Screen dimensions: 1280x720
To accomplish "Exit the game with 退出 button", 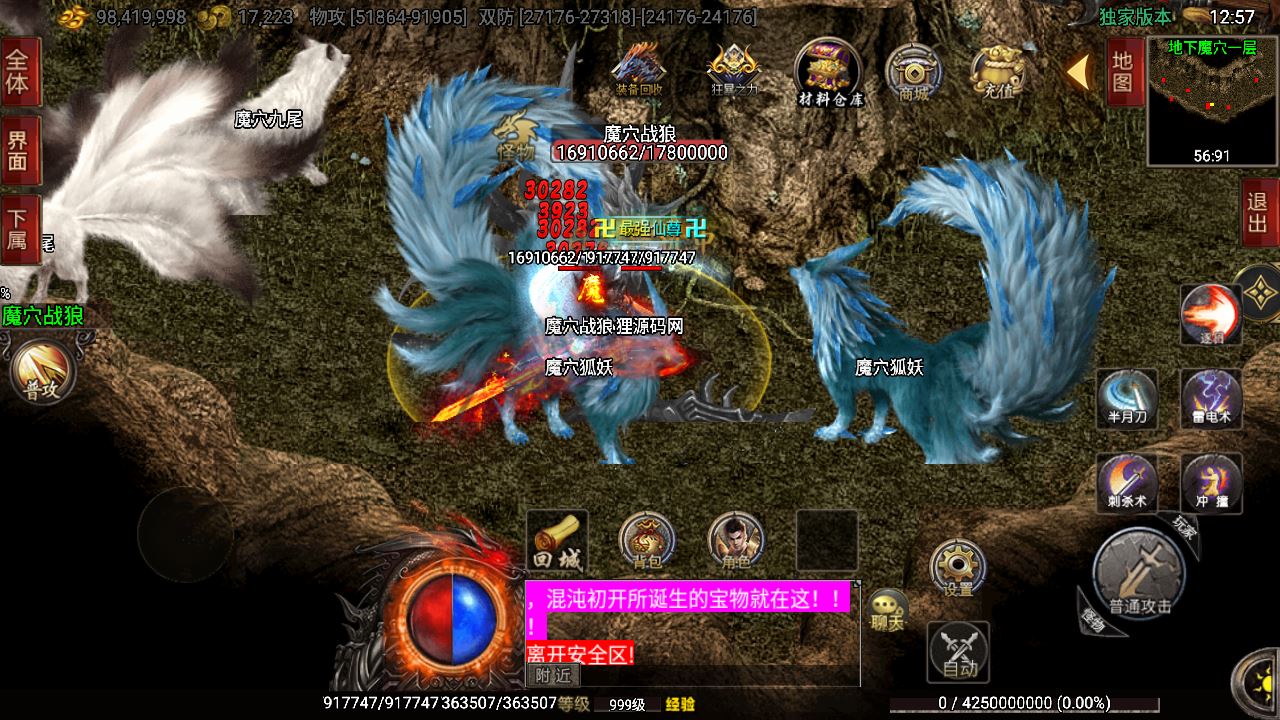I will click(x=1258, y=212).
